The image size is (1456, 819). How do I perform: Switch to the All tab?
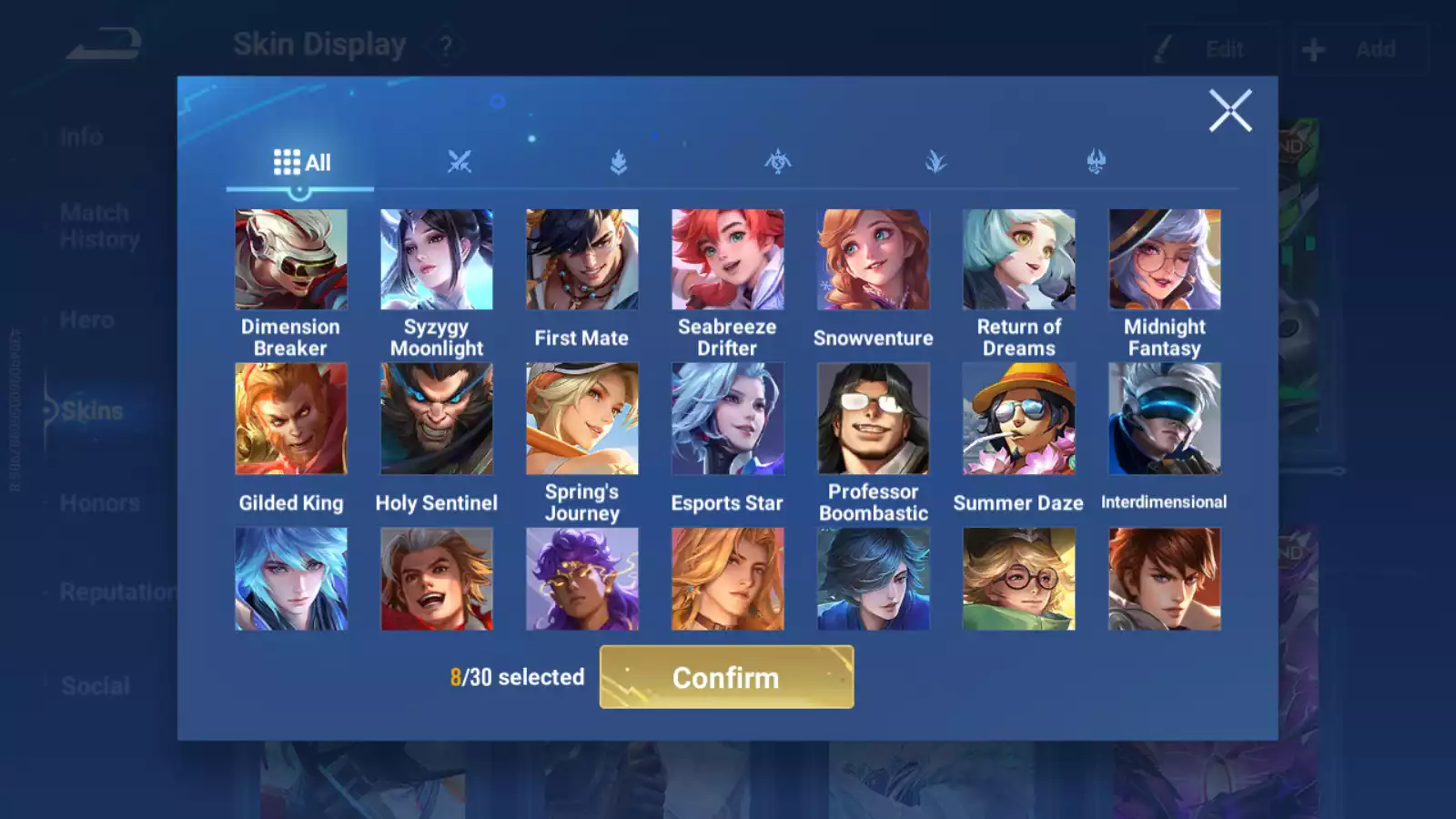click(300, 161)
